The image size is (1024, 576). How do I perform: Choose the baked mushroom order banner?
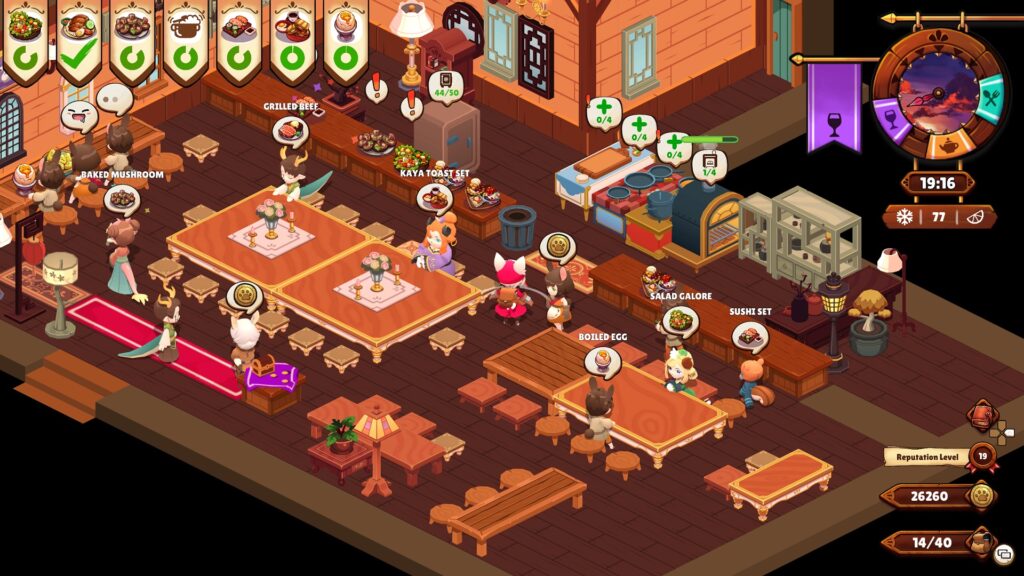coord(131,40)
